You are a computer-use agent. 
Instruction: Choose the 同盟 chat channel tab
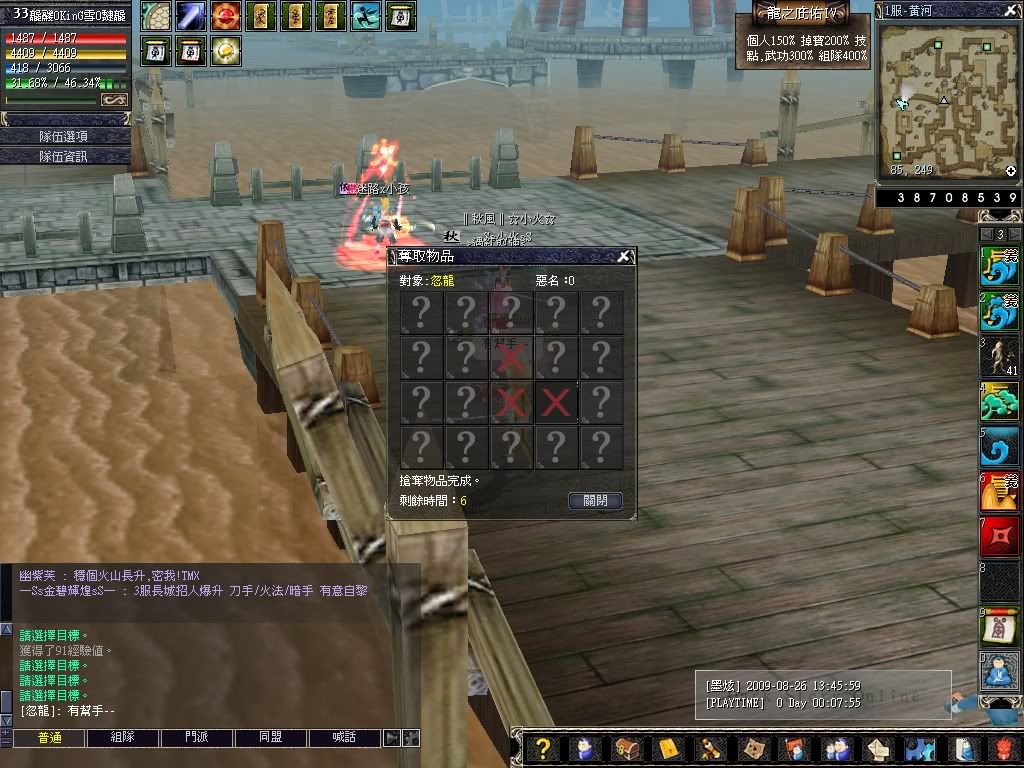[271, 738]
